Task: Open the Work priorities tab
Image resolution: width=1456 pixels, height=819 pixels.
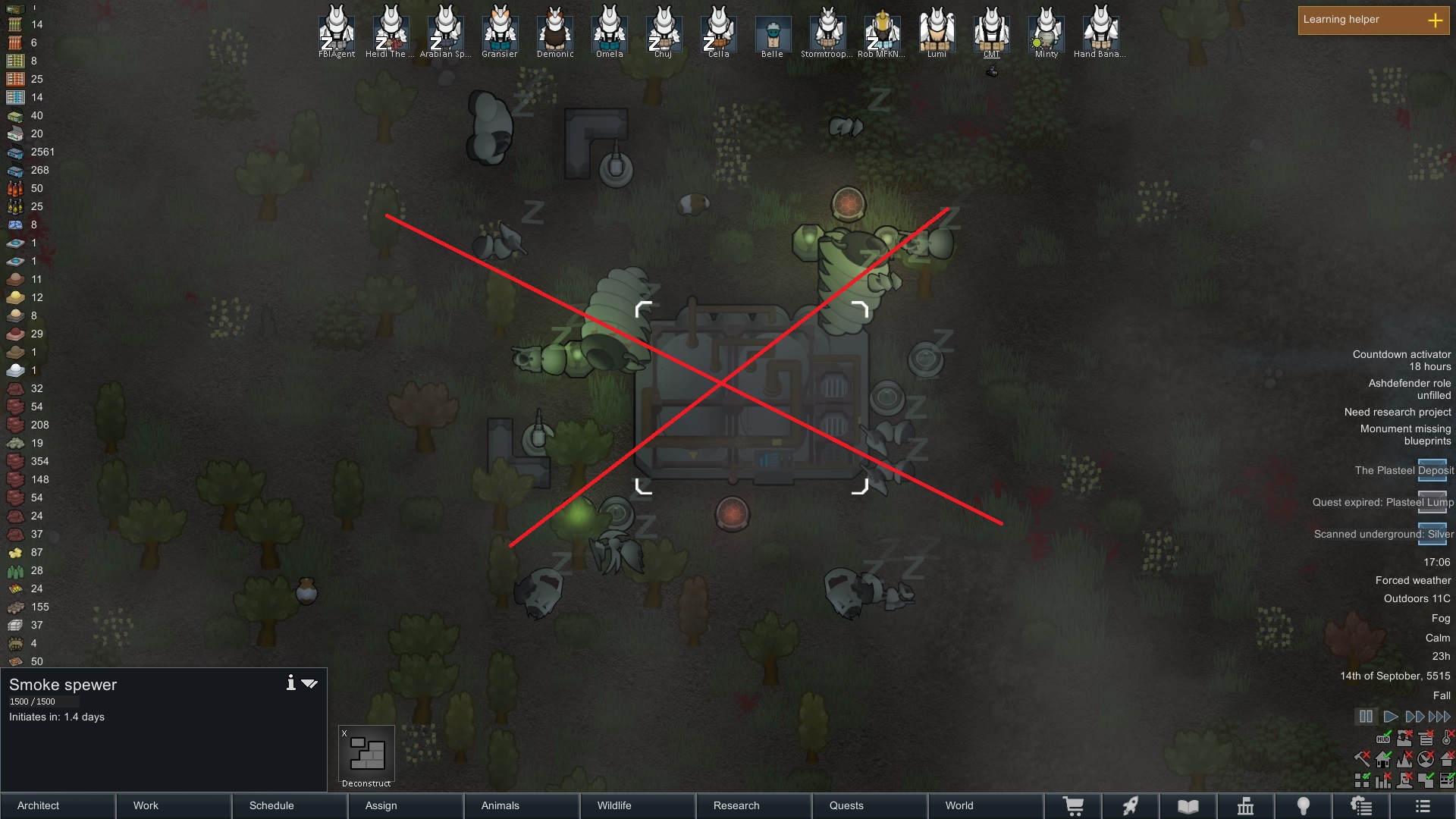Action: pos(174,805)
